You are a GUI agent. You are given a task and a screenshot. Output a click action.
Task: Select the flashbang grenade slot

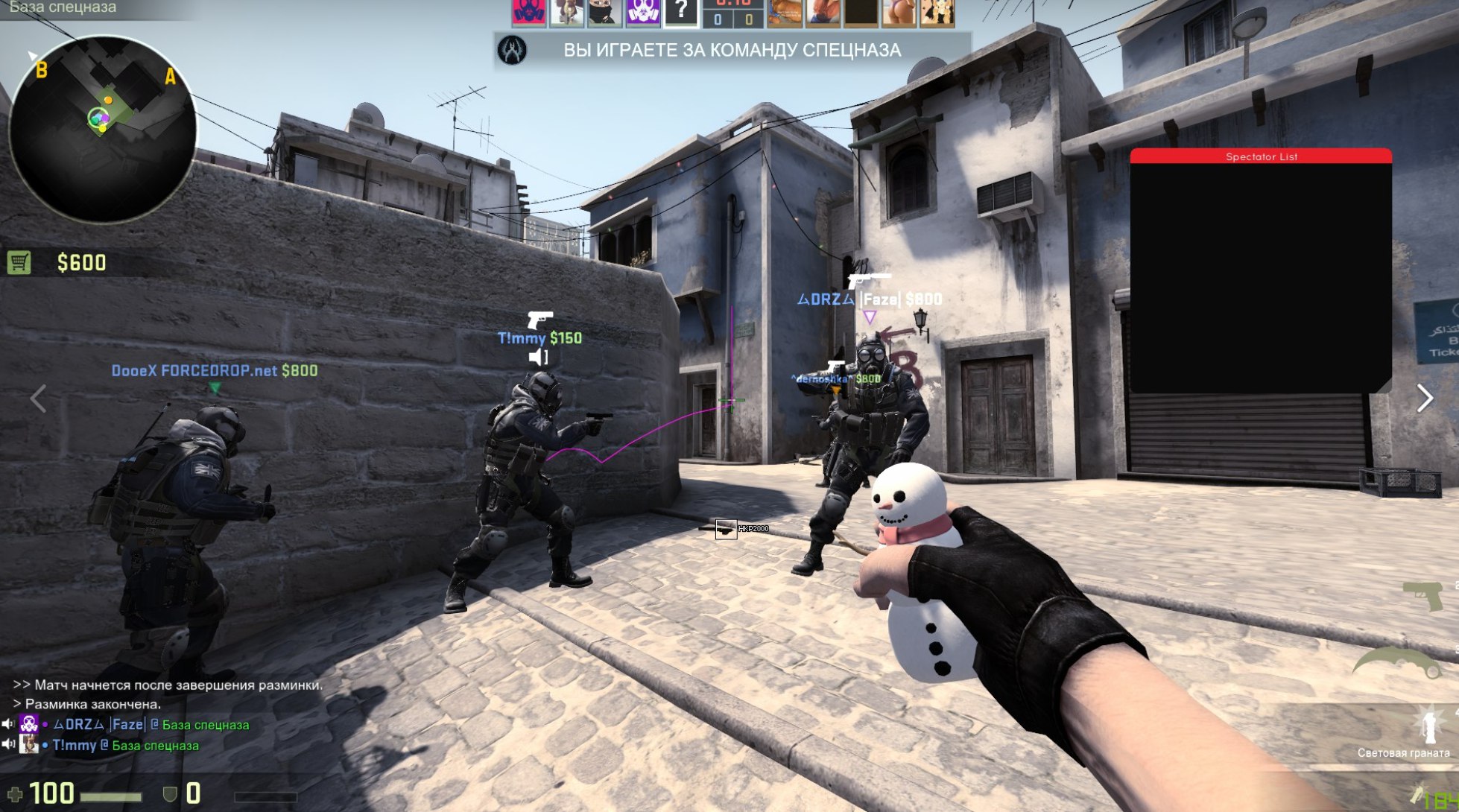tap(1426, 728)
